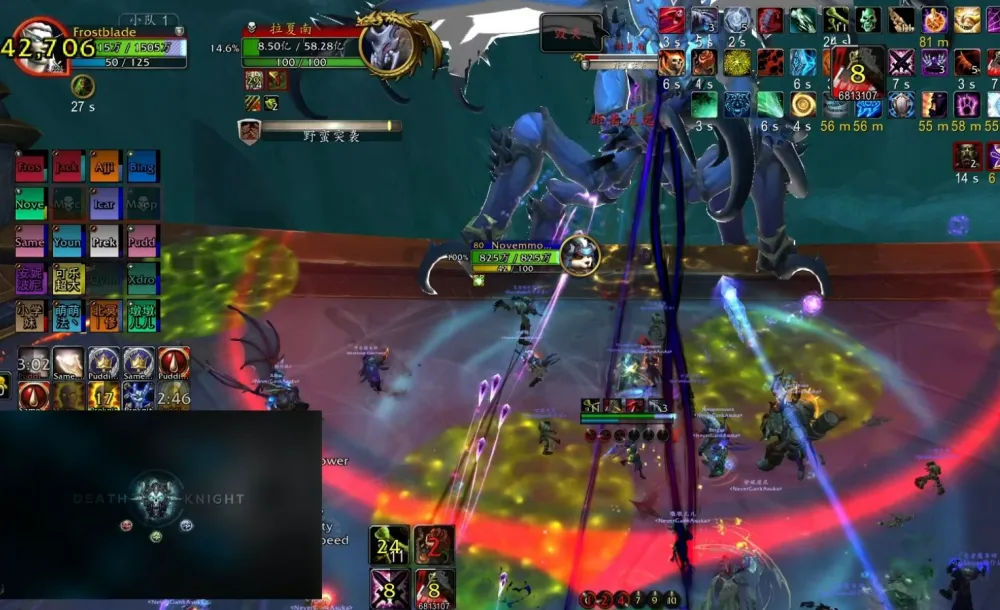Click the Novemmo focus frame portrait

tap(578, 255)
